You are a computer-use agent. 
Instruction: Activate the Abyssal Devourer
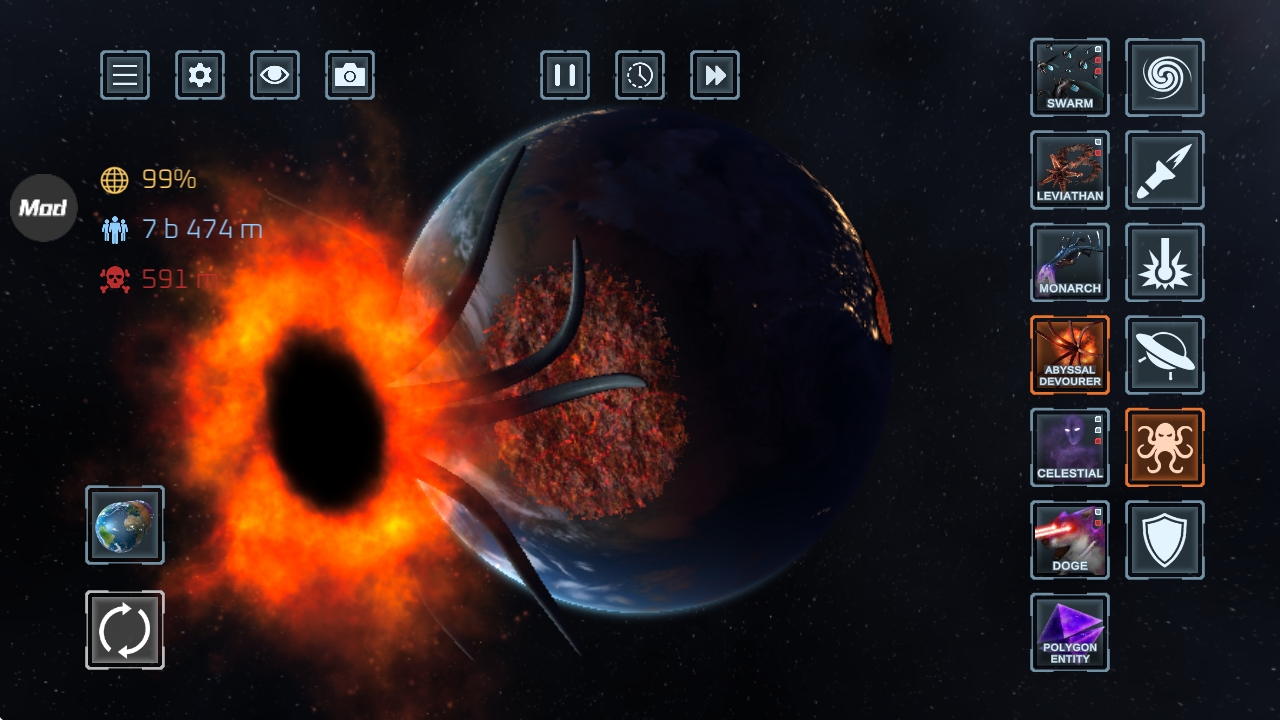pyautogui.click(x=1070, y=355)
